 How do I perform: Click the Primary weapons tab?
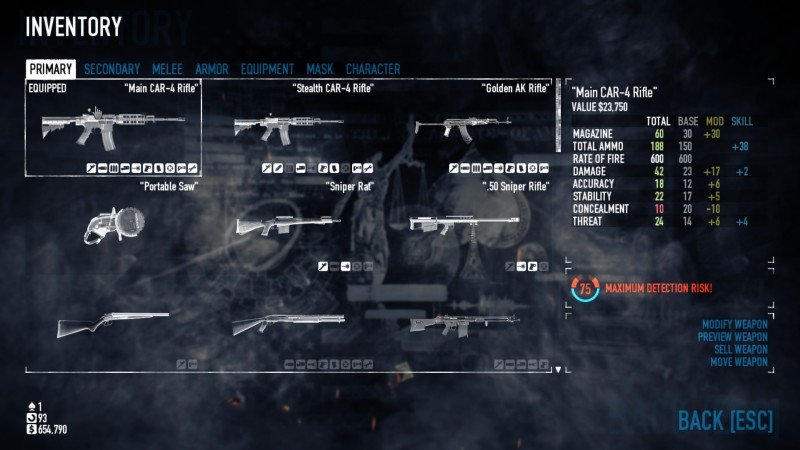[50, 69]
